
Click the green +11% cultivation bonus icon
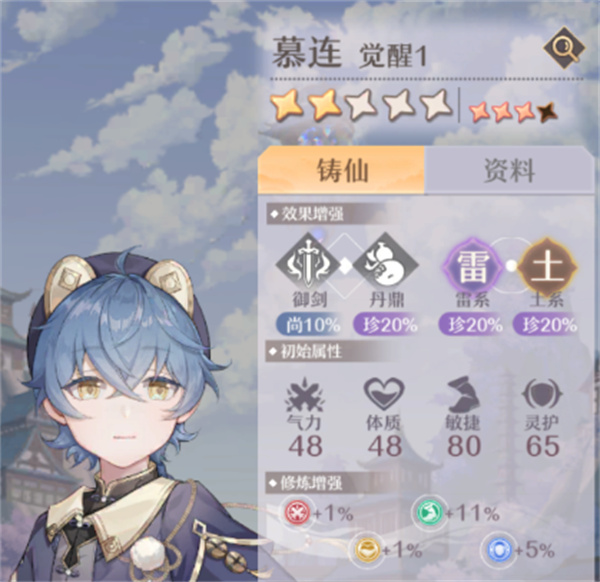click(x=428, y=513)
